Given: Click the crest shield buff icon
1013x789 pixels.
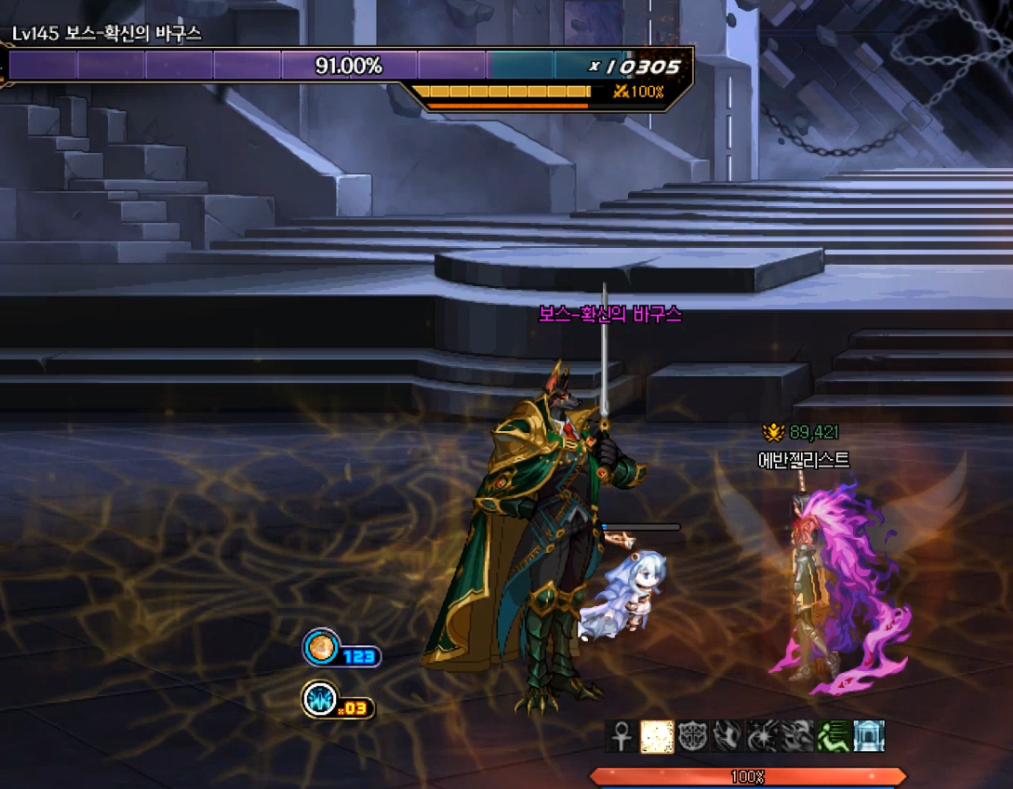Looking at the screenshot, I should (x=691, y=736).
